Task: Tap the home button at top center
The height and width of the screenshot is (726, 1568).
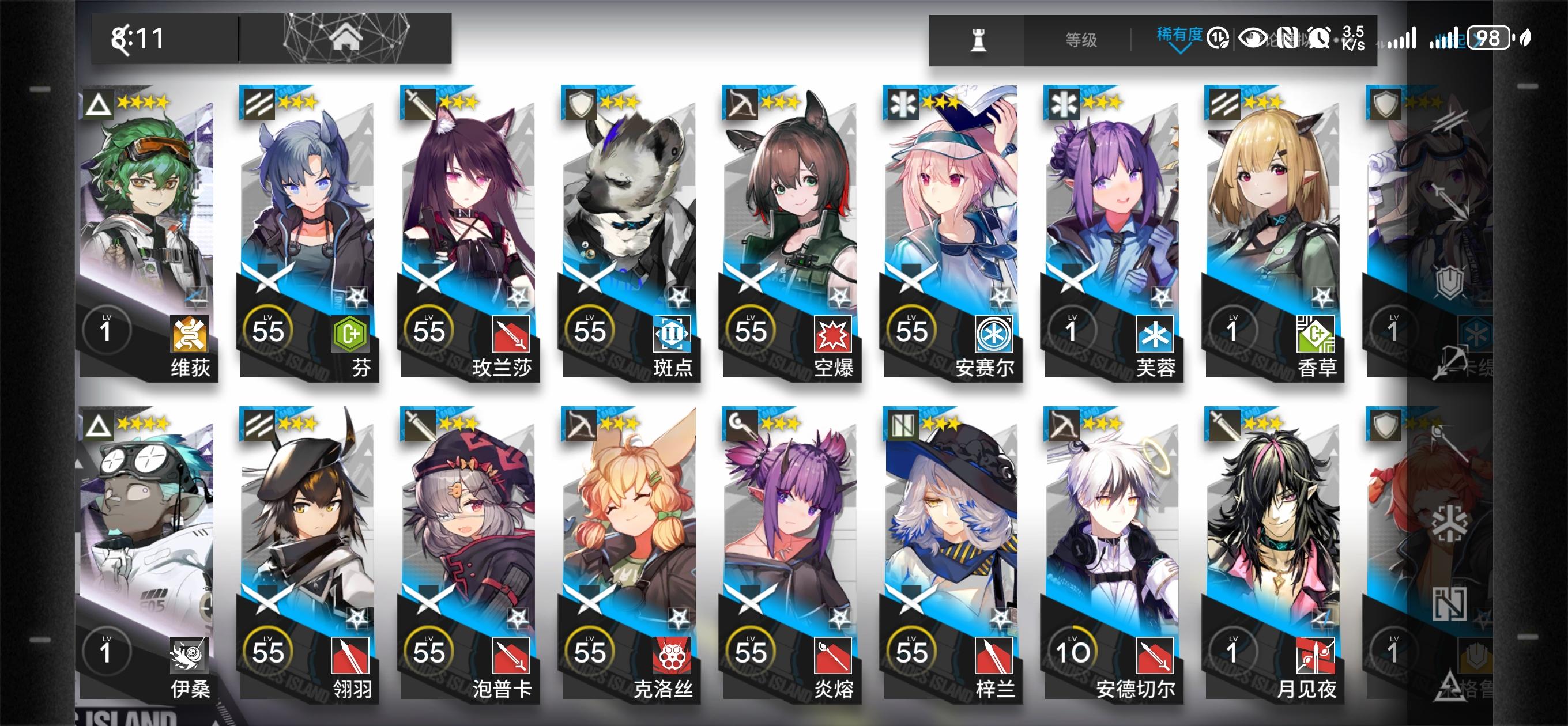Action: pos(346,37)
